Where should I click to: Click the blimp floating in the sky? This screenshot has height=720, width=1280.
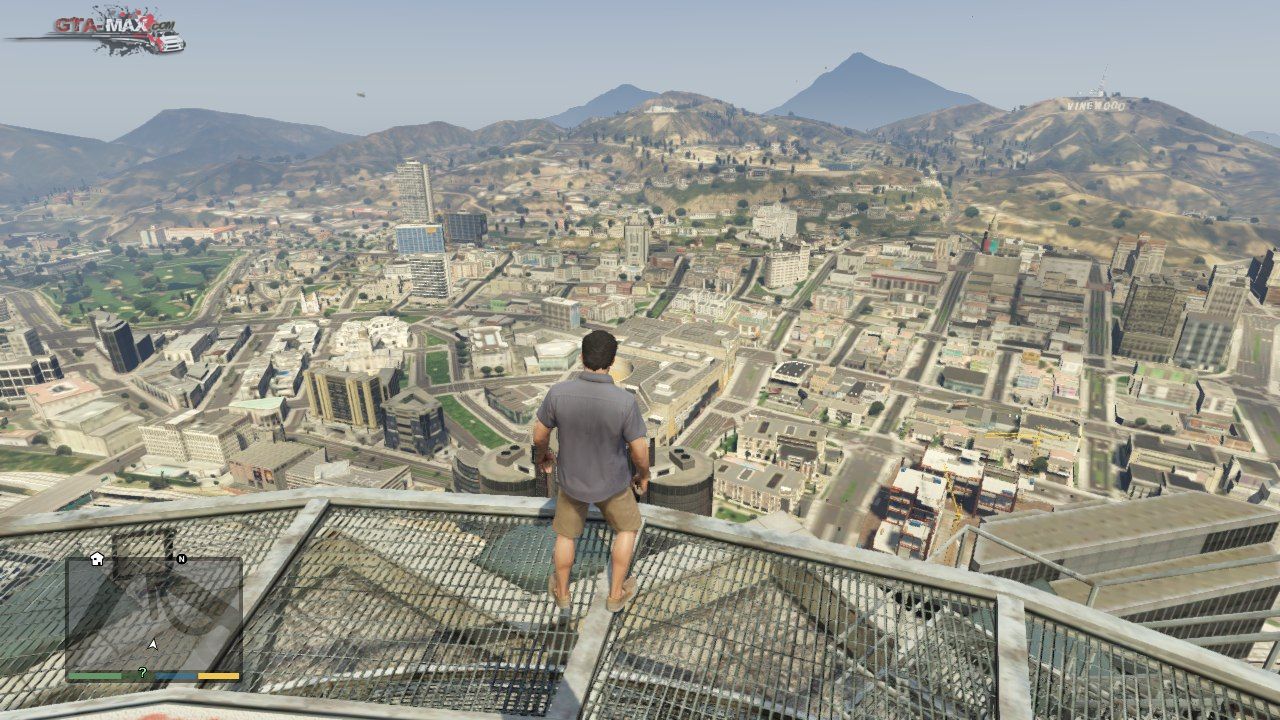click(360, 94)
